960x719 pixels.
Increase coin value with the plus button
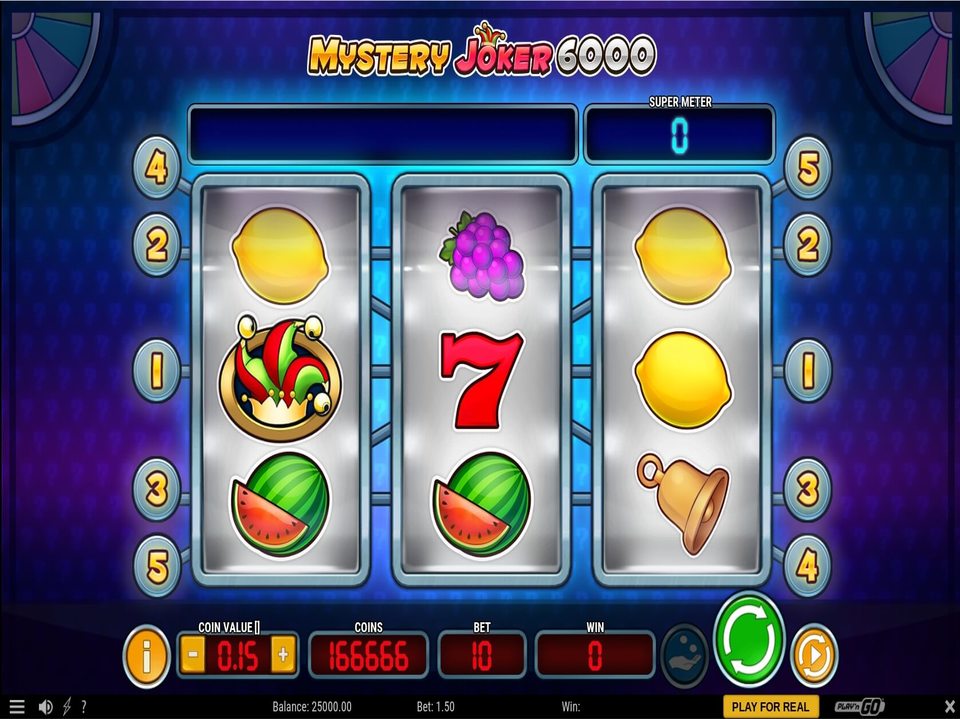pos(283,655)
